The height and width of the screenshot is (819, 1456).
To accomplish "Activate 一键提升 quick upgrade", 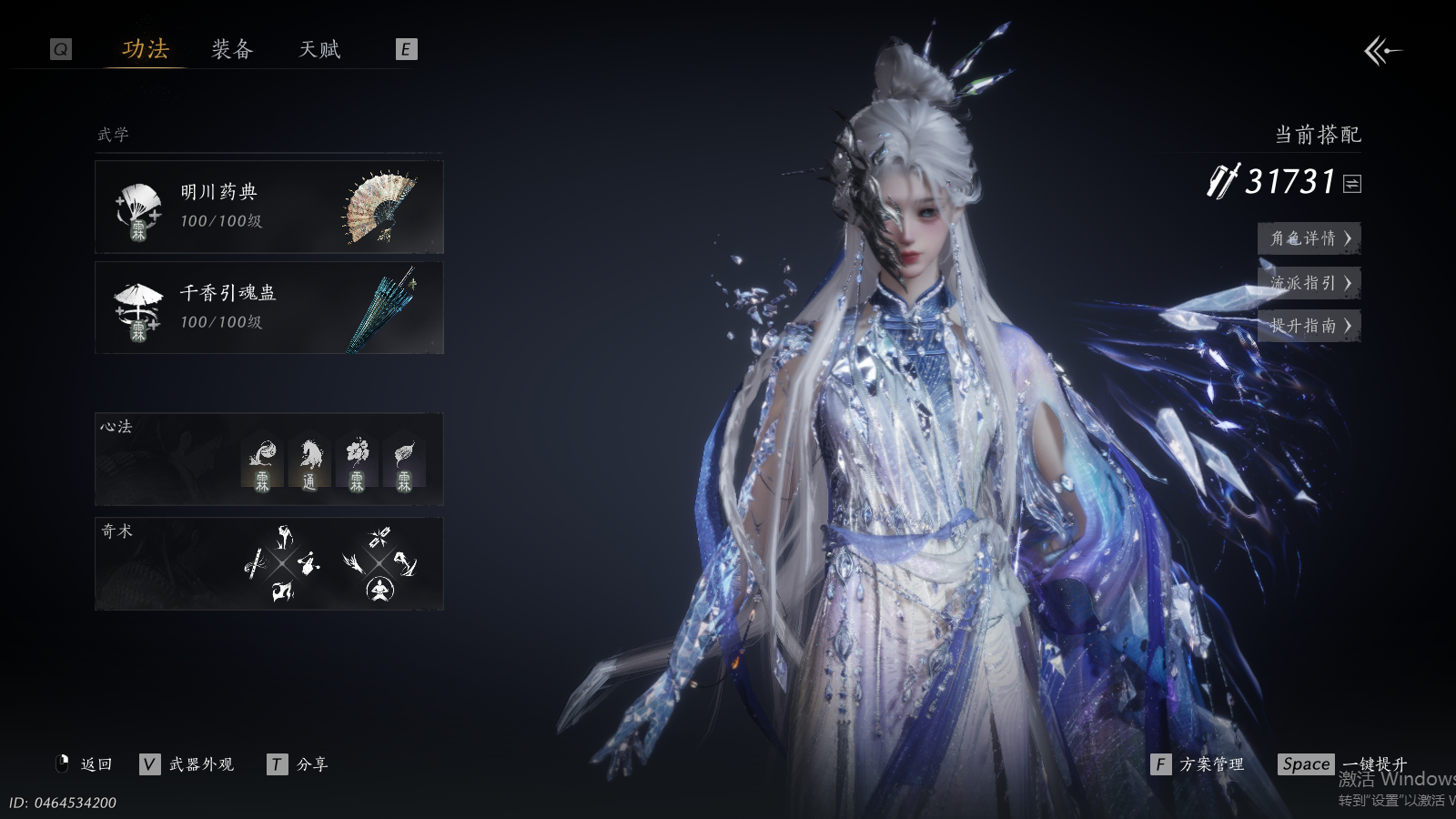I will (x=1343, y=764).
